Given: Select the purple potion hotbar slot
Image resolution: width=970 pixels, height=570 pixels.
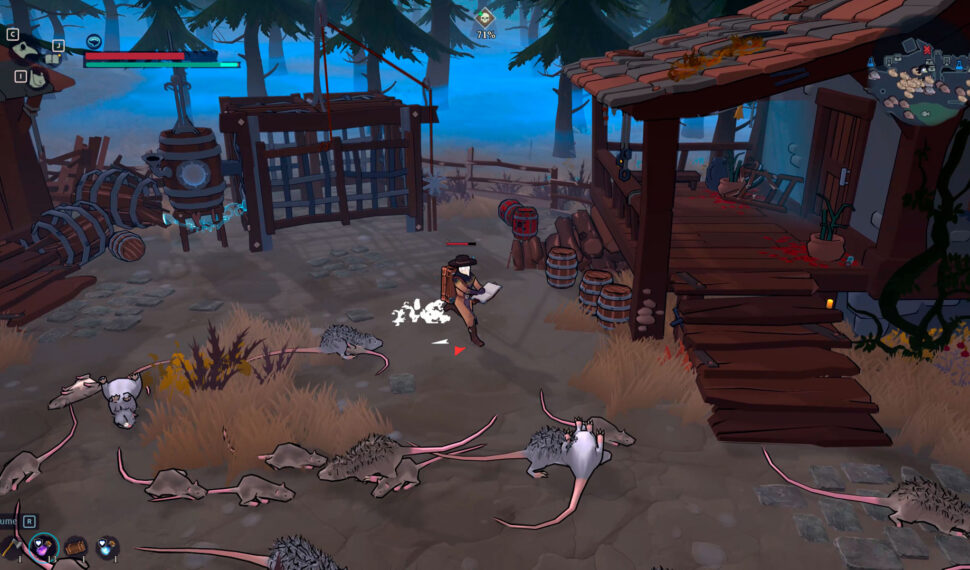Looking at the screenshot, I should (x=43, y=546).
